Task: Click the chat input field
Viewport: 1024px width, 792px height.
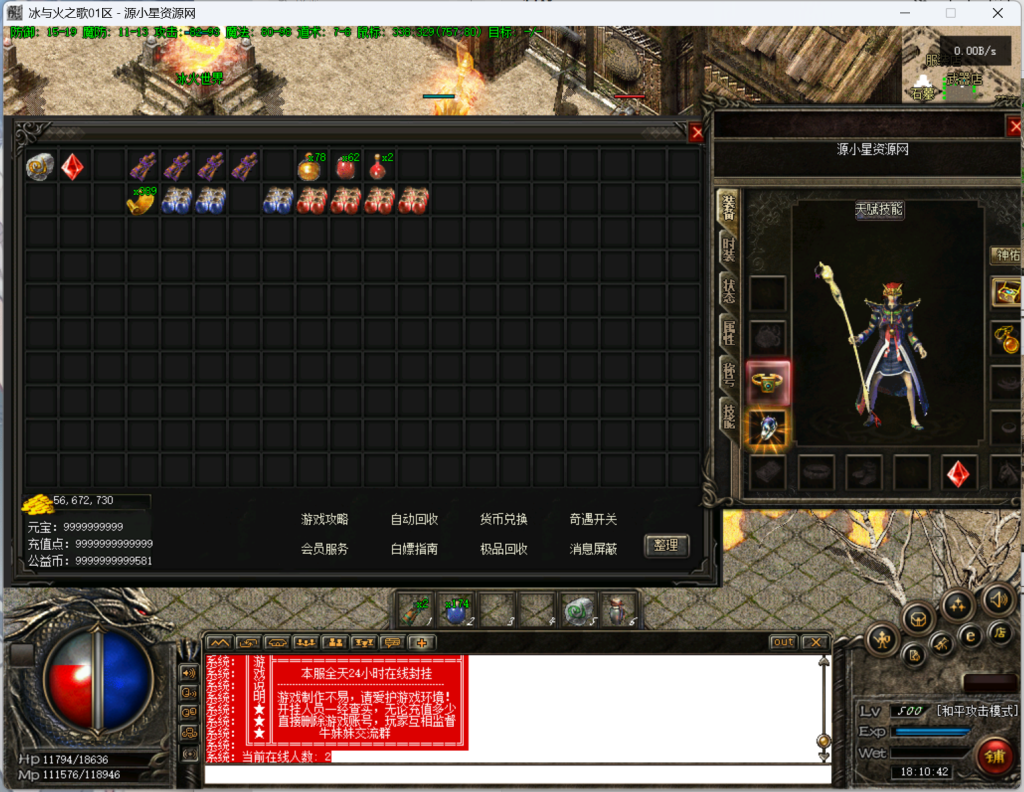Action: point(515,774)
